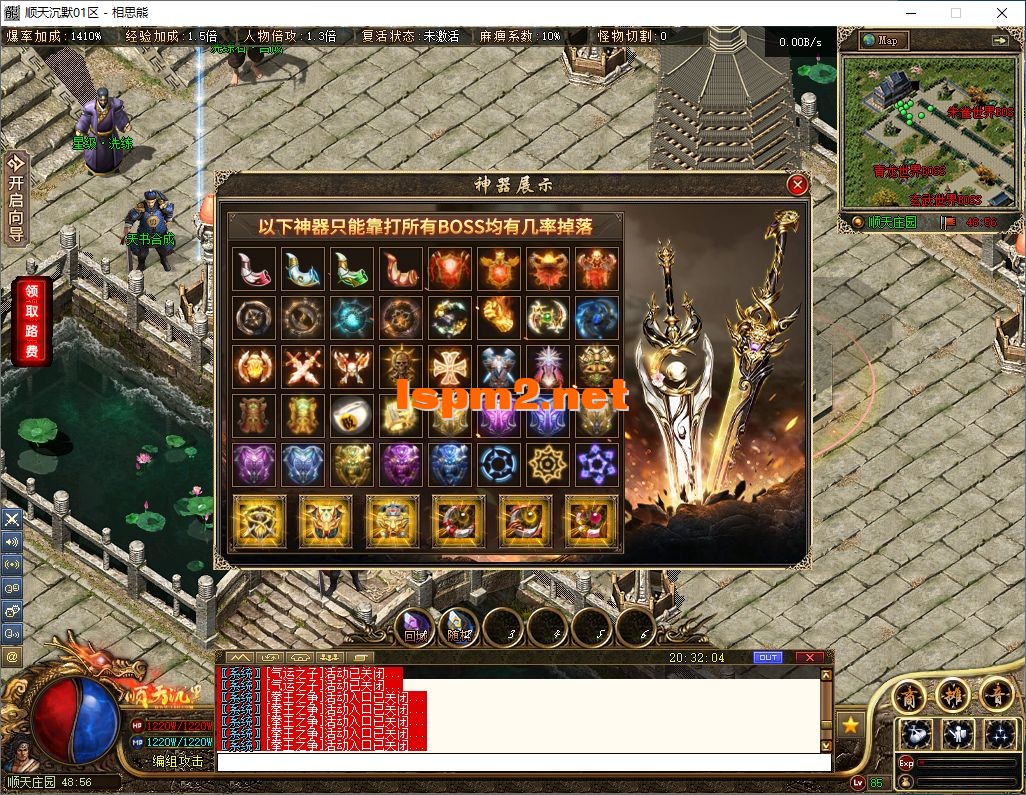Open the world Map button
Screen dimensions: 1026x795
point(883,40)
